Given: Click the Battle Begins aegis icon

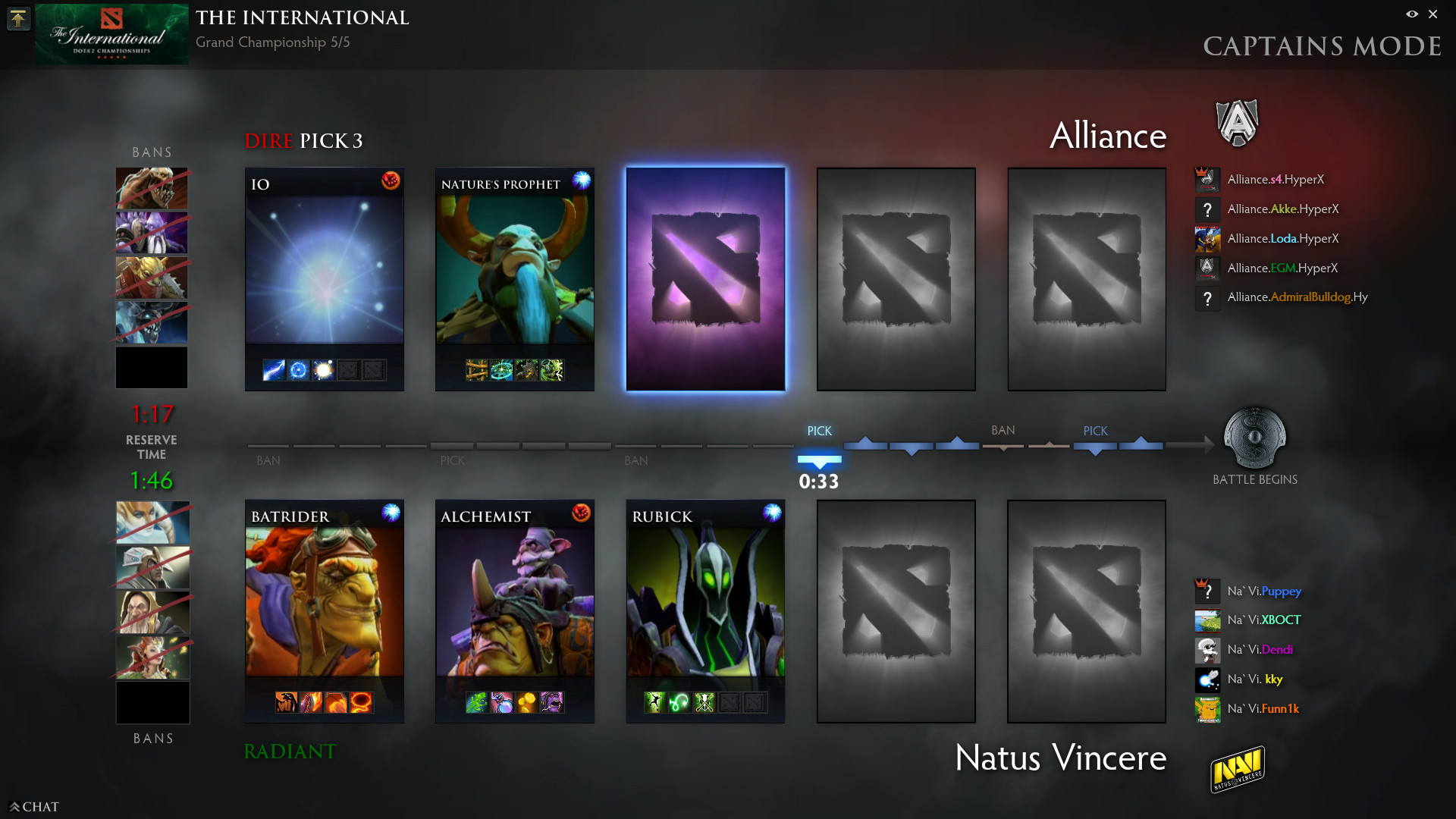Looking at the screenshot, I should 1255,438.
